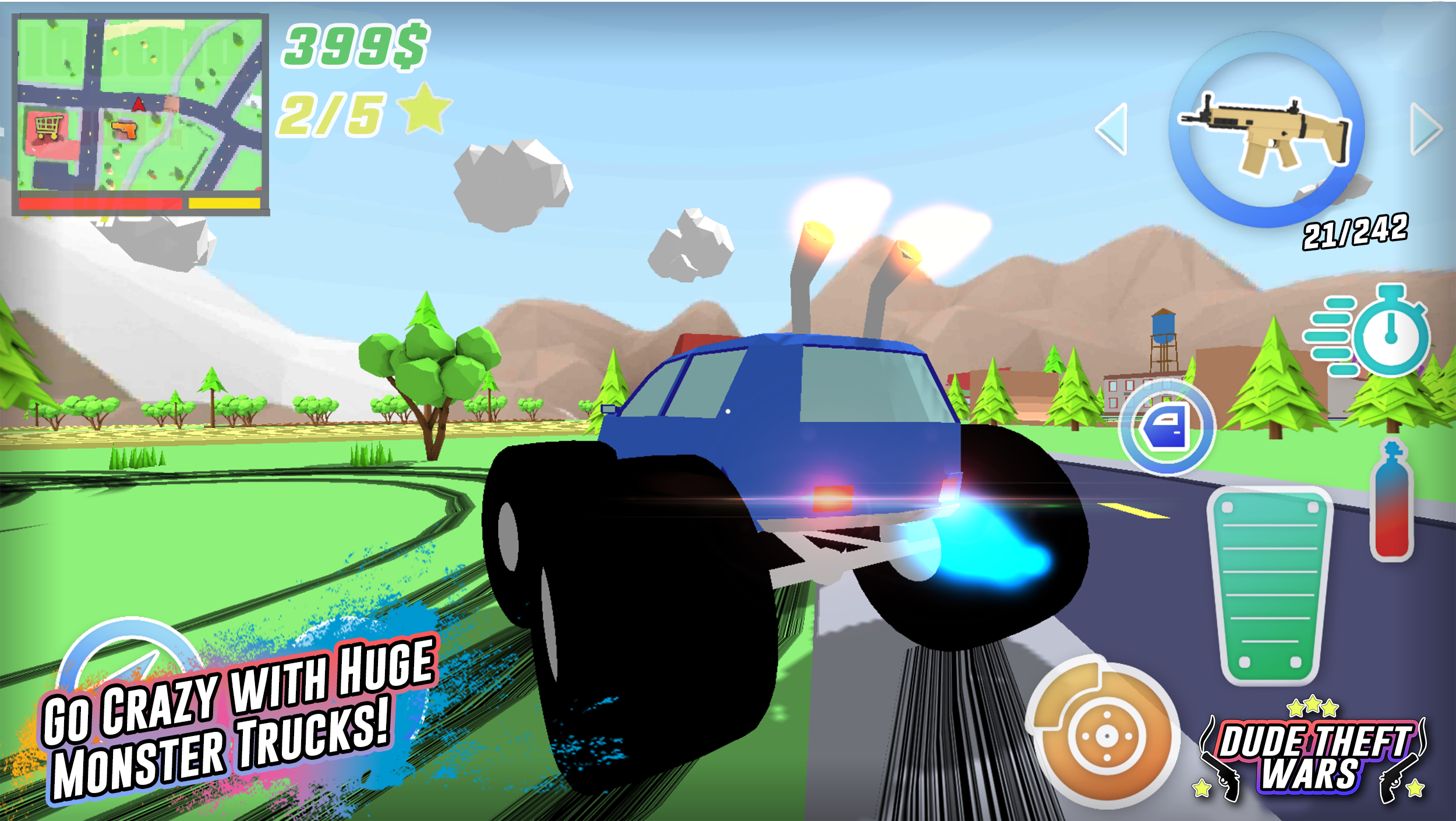Select the 2/5 star progress label
1456x821 pixels.
(x=332, y=114)
